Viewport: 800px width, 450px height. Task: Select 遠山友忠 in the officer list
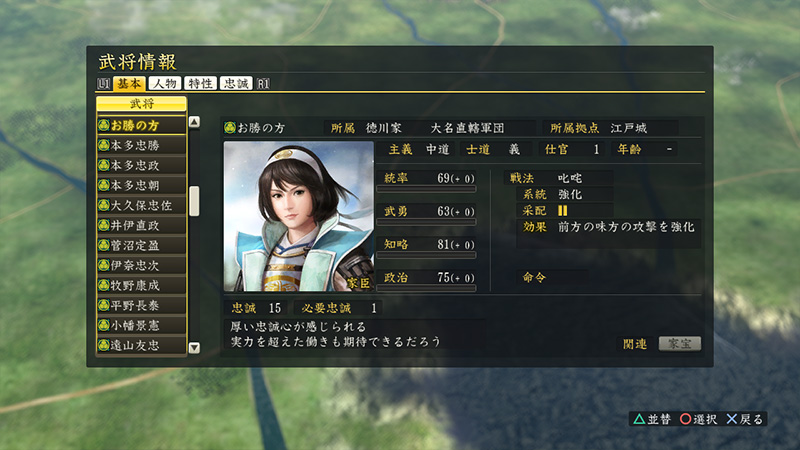141,345
